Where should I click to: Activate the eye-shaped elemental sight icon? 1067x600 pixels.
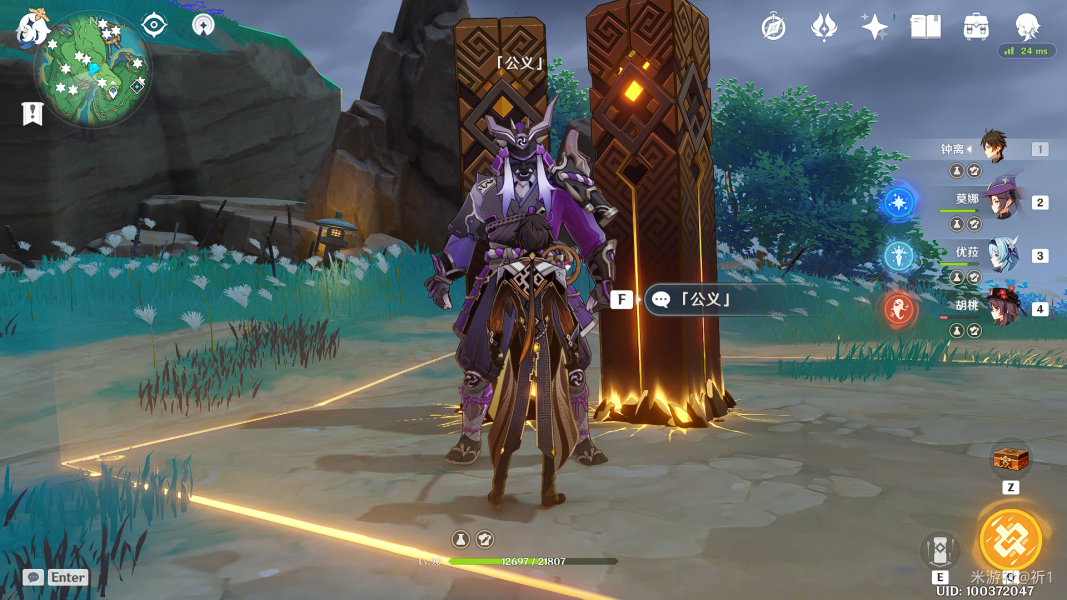pos(154,25)
